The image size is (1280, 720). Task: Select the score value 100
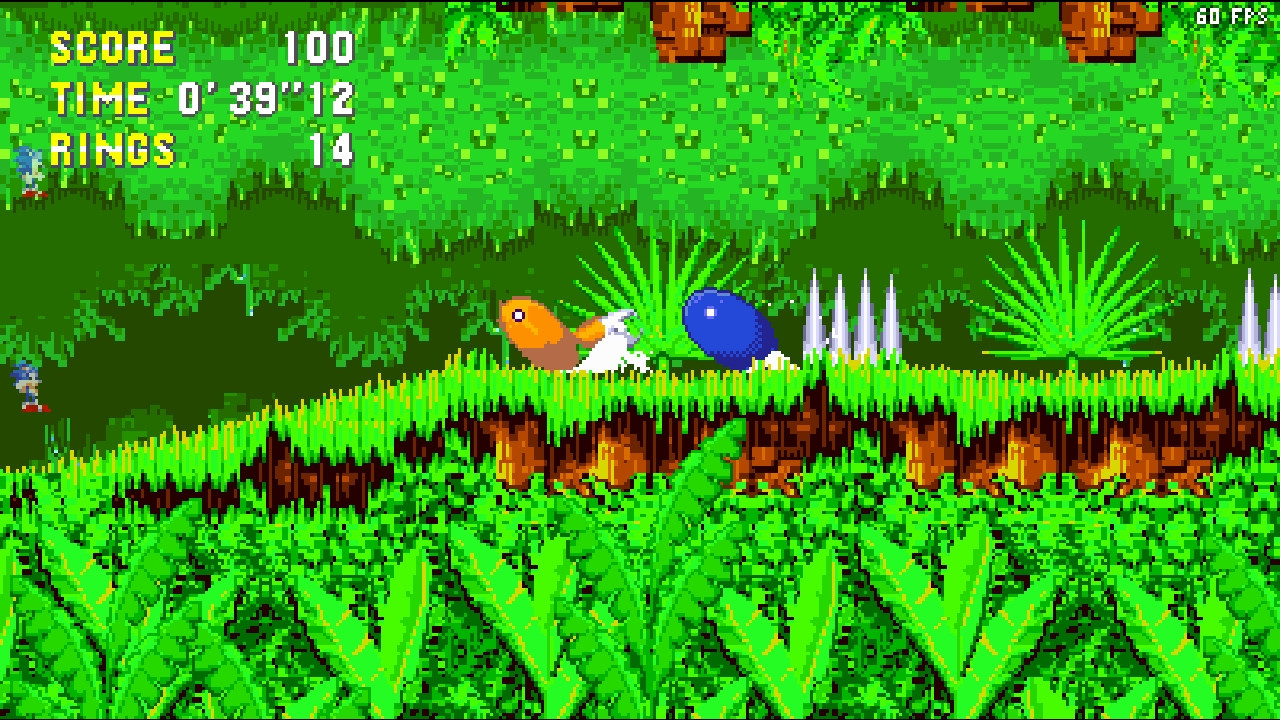tap(320, 45)
